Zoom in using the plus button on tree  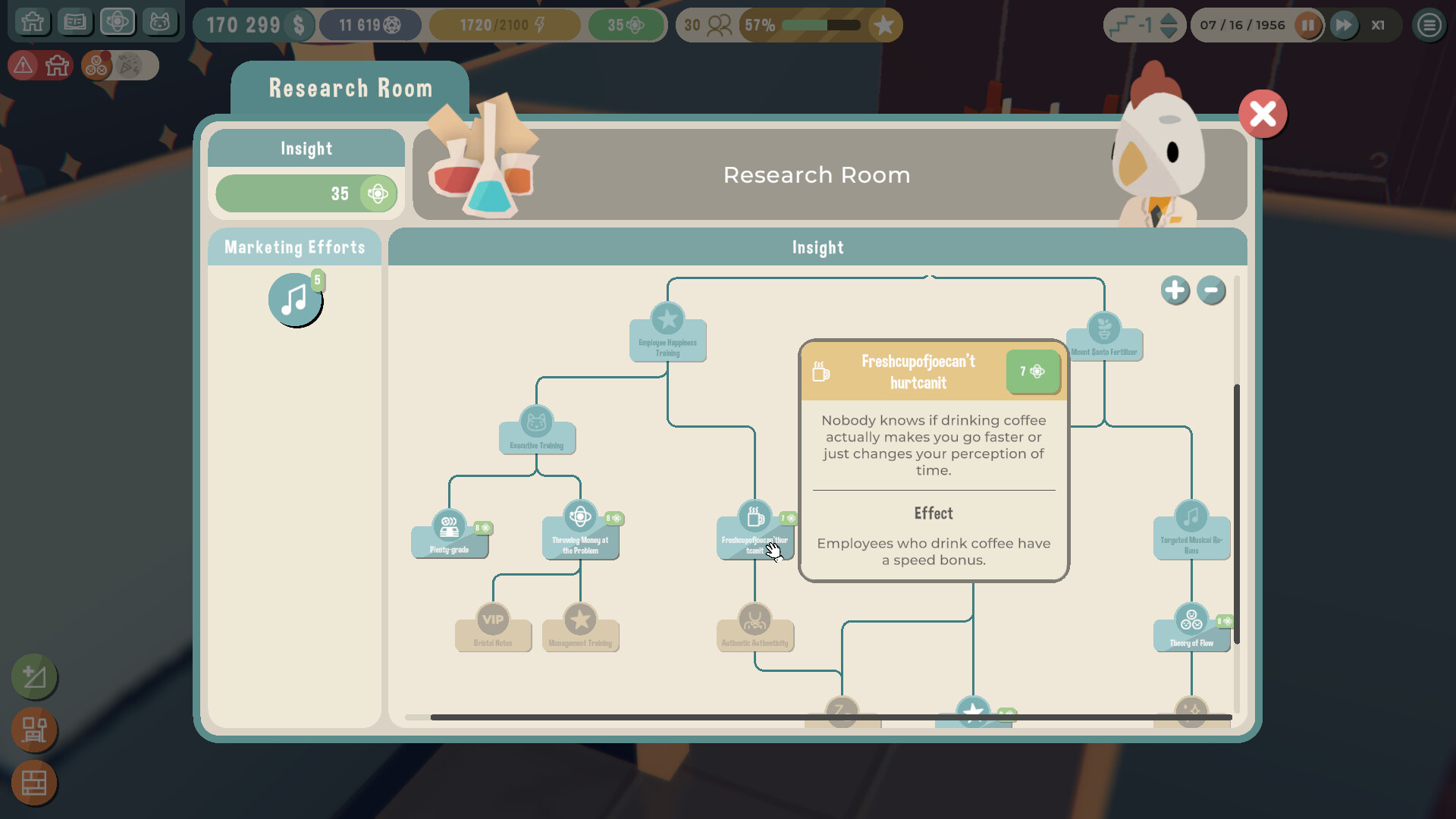1175,290
